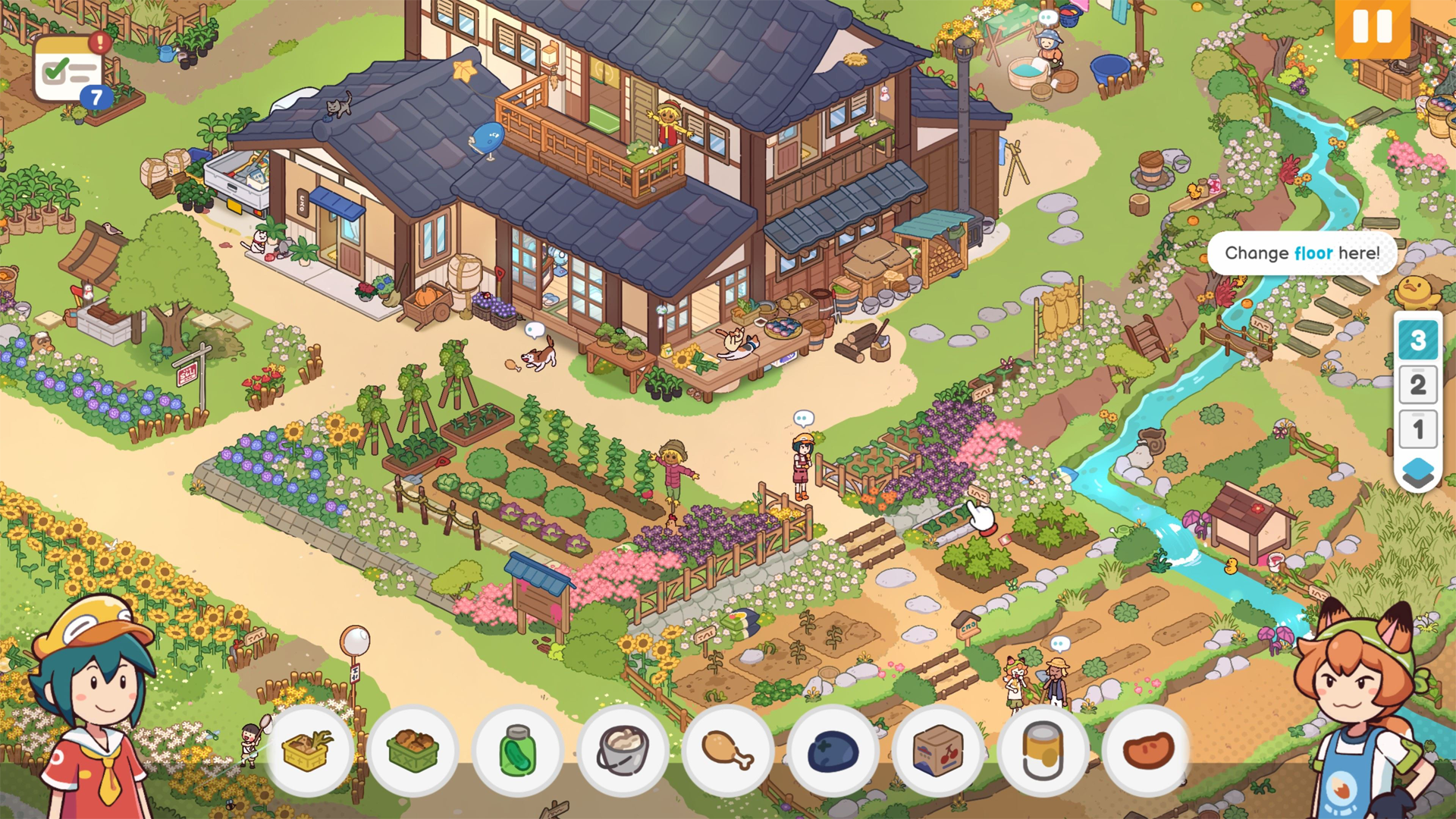
Task: Select the yellow tin can item
Action: click(1042, 750)
